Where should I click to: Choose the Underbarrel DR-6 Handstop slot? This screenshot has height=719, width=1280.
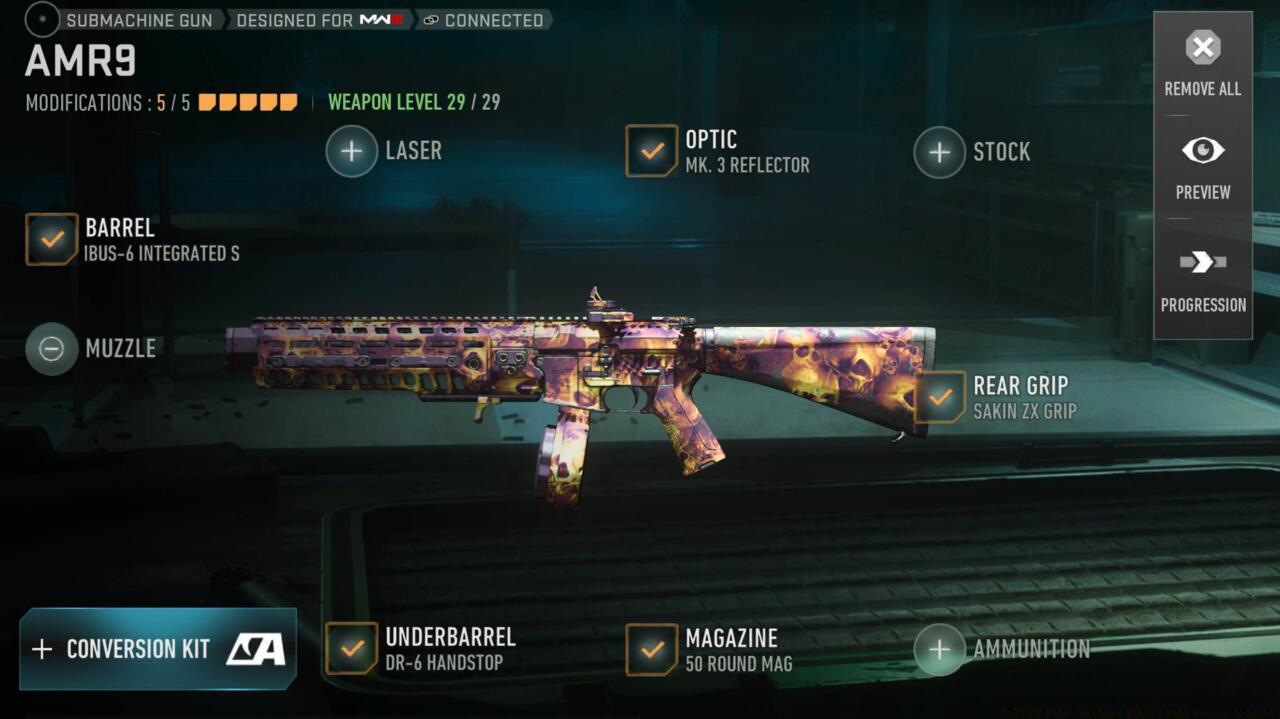click(x=352, y=648)
